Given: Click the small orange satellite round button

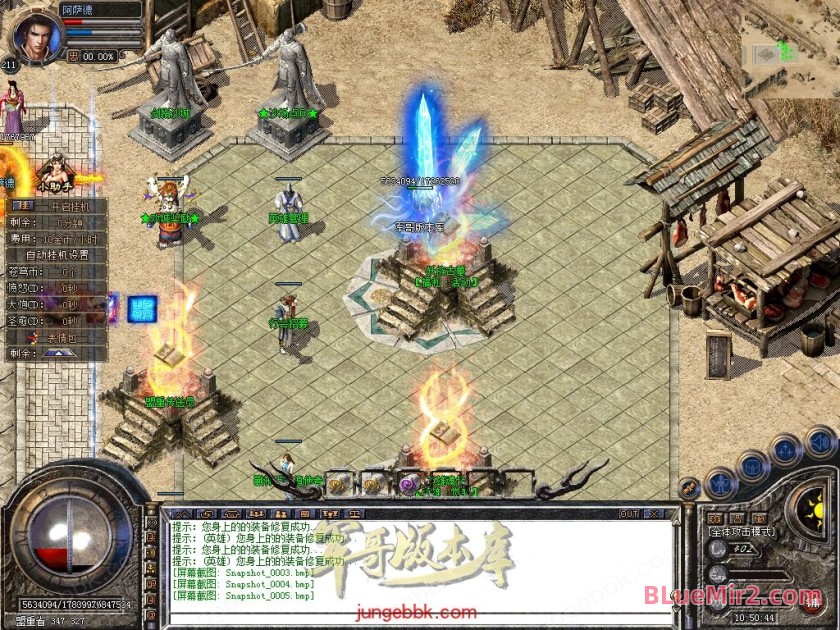Looking at the screenshot, I should (689, 488).
